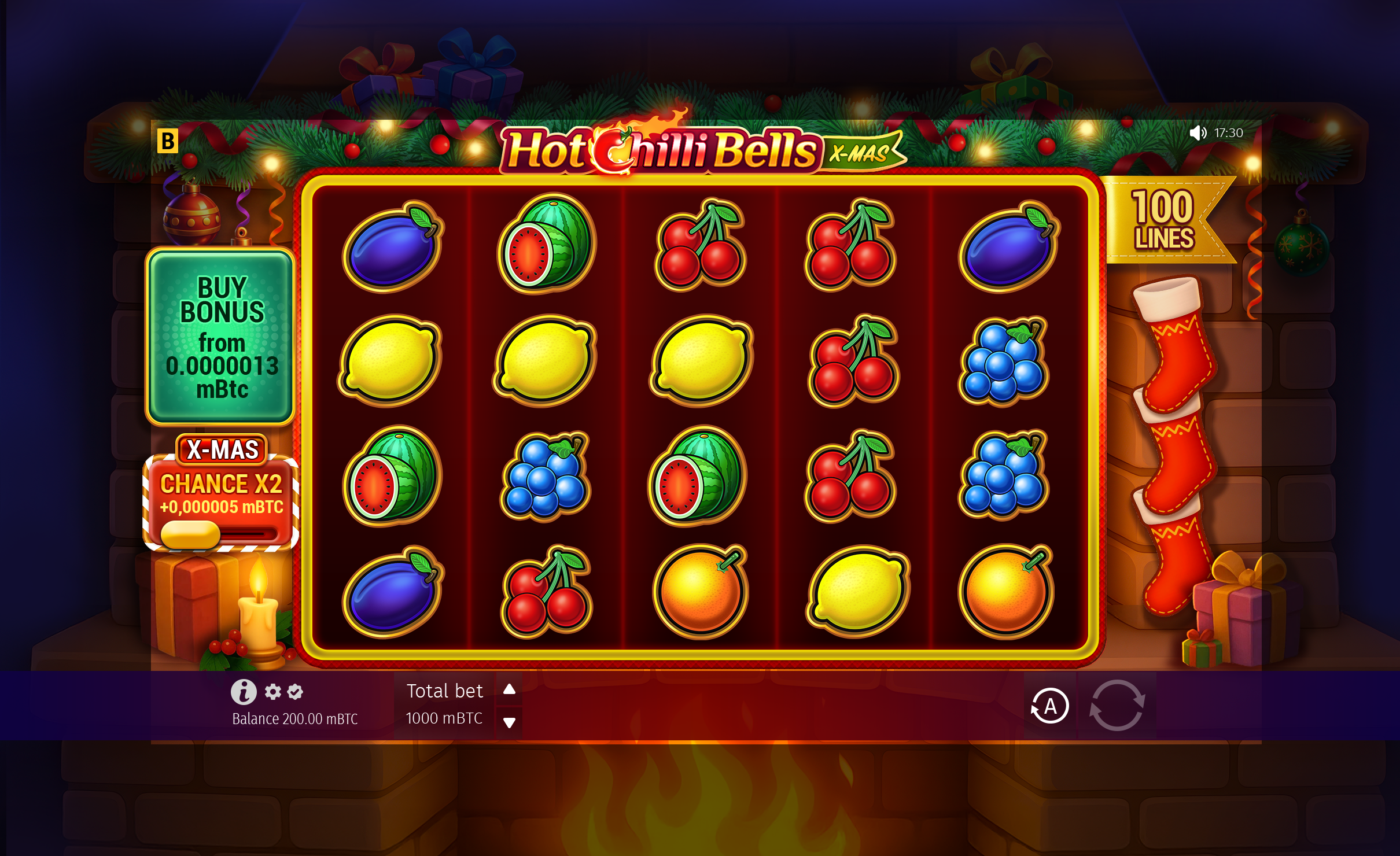This screenshot has height=856, width=1400.
Task: Open the Buy Bonus offer
Action: [x=220, y=337]
